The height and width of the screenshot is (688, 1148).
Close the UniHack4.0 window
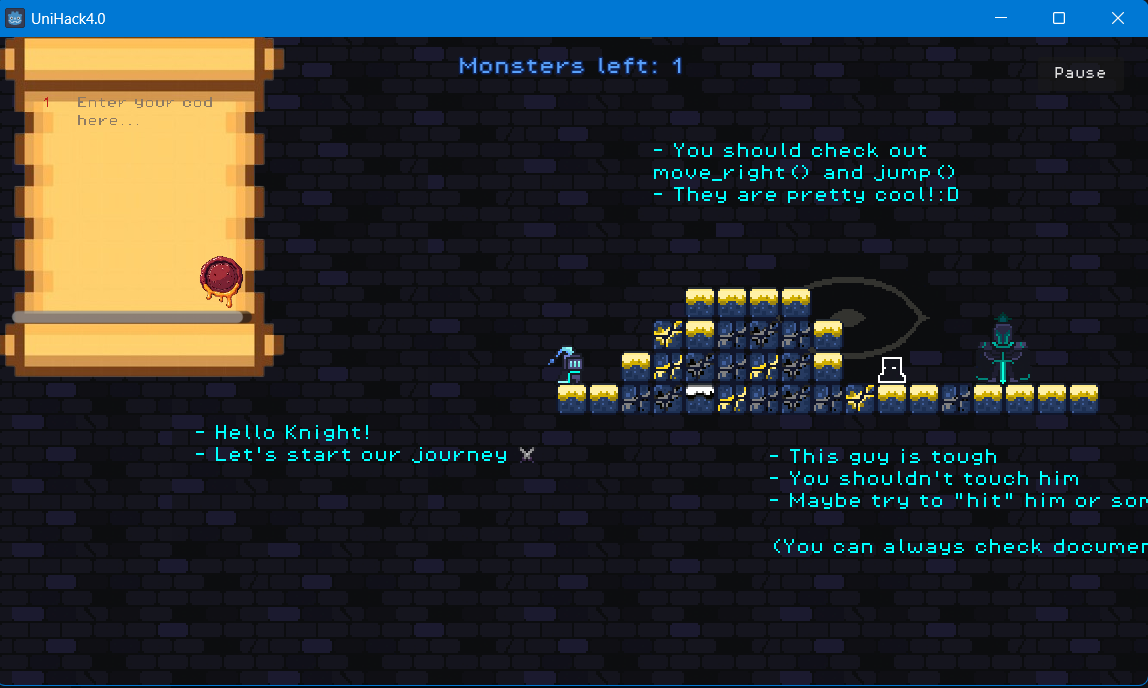pyautogui.click(x=1118, y=18)
